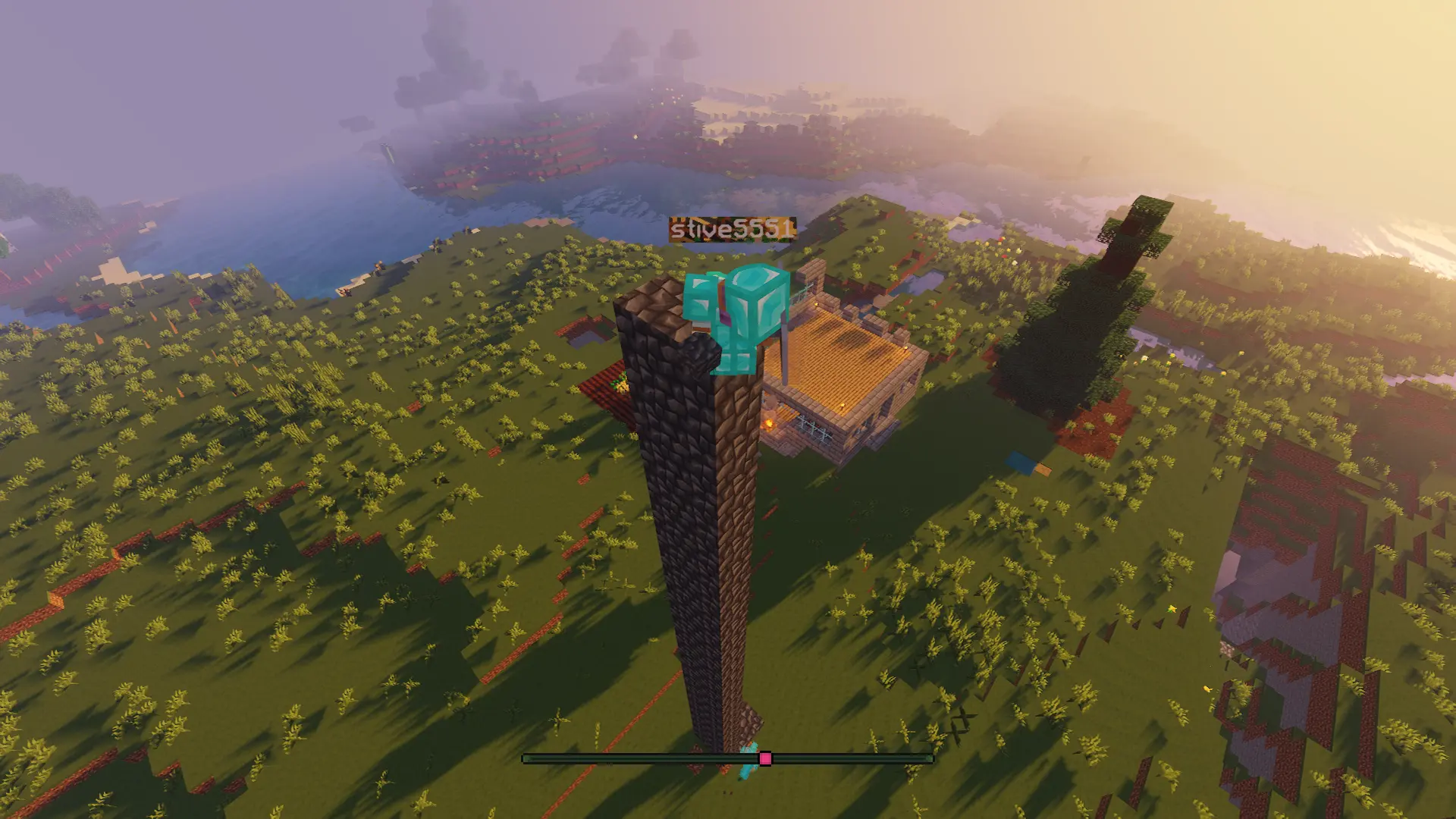Click the pink player marker on the locator bar
This screenshot has height=819, width=1456.
pos(765,758)
